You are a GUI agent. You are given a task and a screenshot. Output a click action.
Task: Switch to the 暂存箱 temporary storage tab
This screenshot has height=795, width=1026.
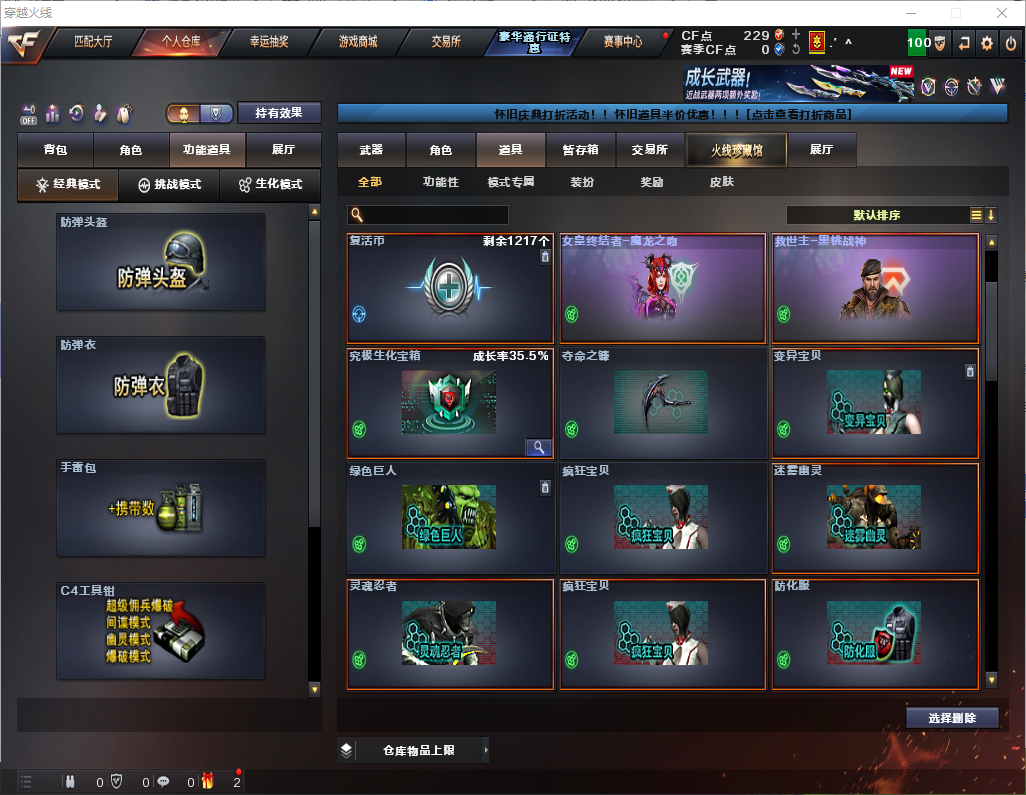click(580, 150)
